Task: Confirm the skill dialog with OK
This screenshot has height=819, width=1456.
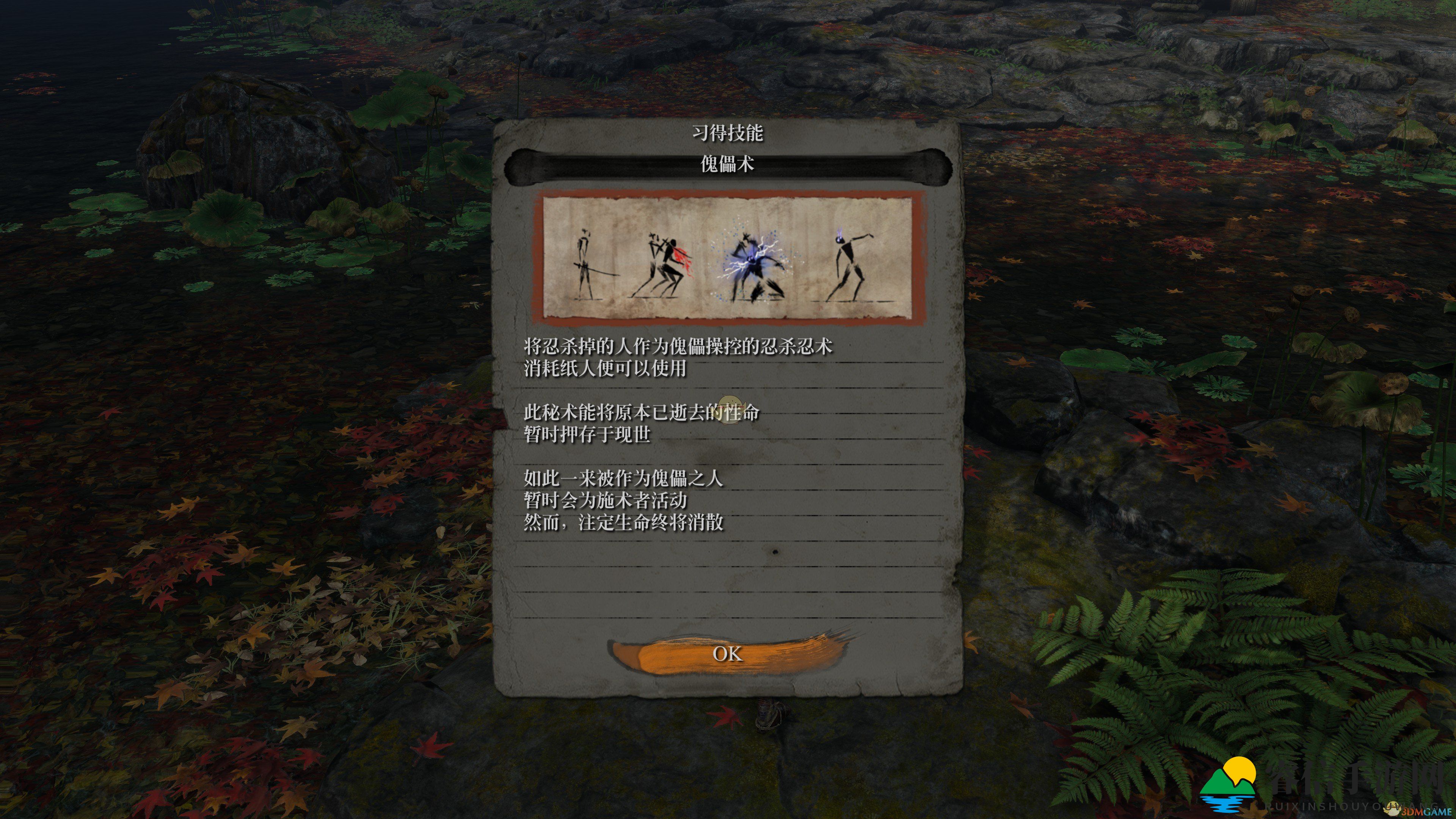Action: point(727,654)
